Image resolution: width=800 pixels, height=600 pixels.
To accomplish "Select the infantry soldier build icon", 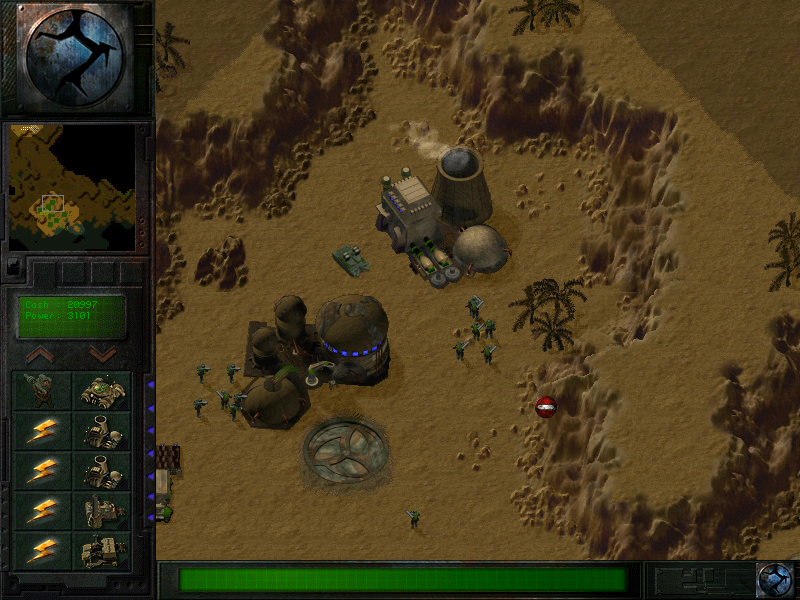I will [x=41, y=390].
